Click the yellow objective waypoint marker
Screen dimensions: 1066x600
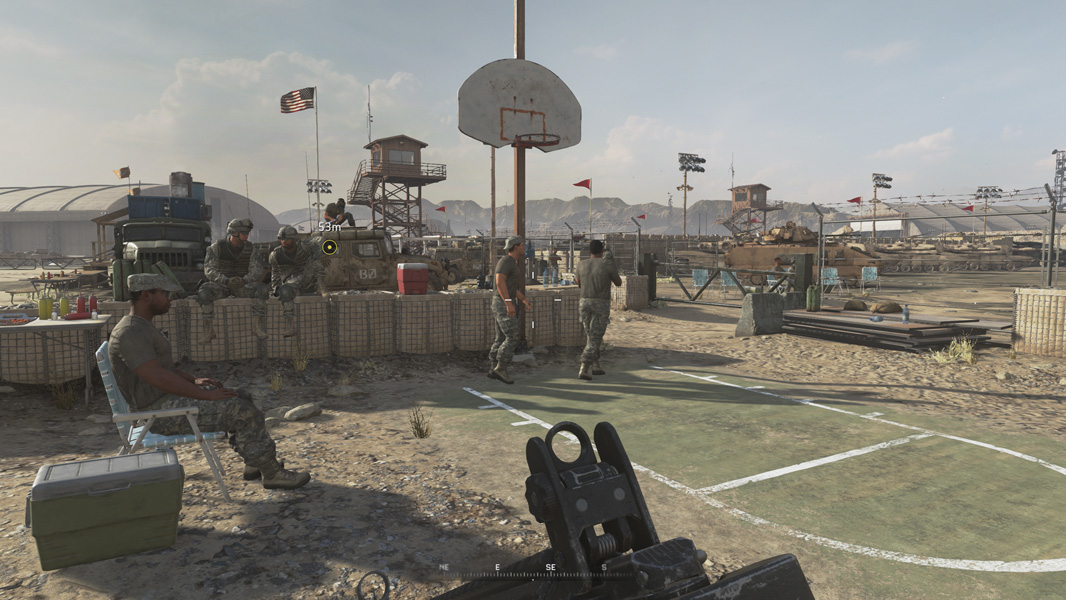pos(329,247)
